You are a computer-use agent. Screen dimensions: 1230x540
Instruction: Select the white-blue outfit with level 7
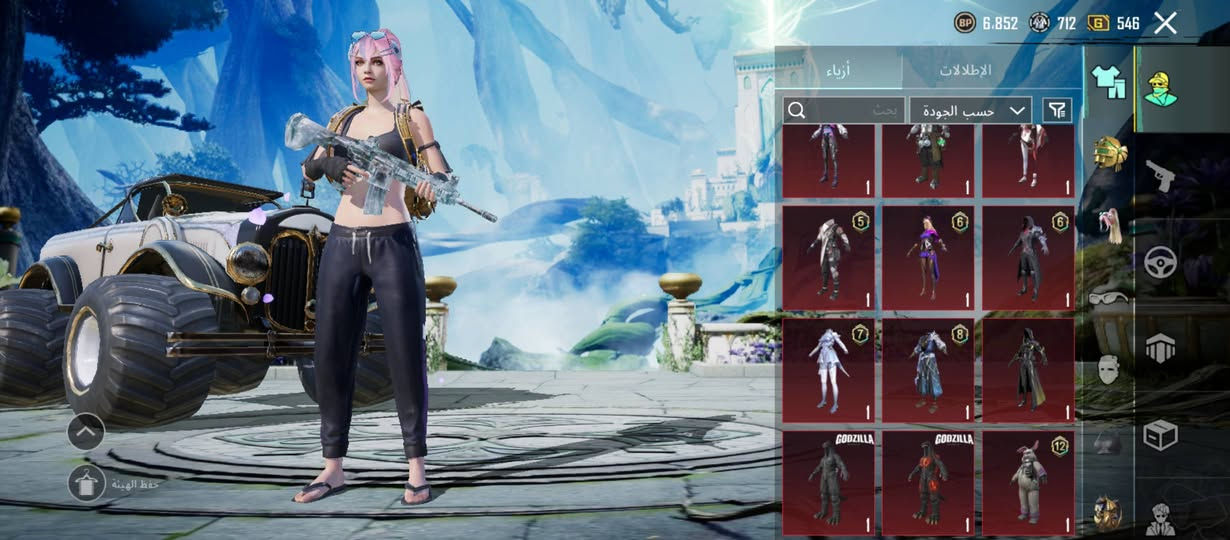pyautogui.click(x=828, y=370)
